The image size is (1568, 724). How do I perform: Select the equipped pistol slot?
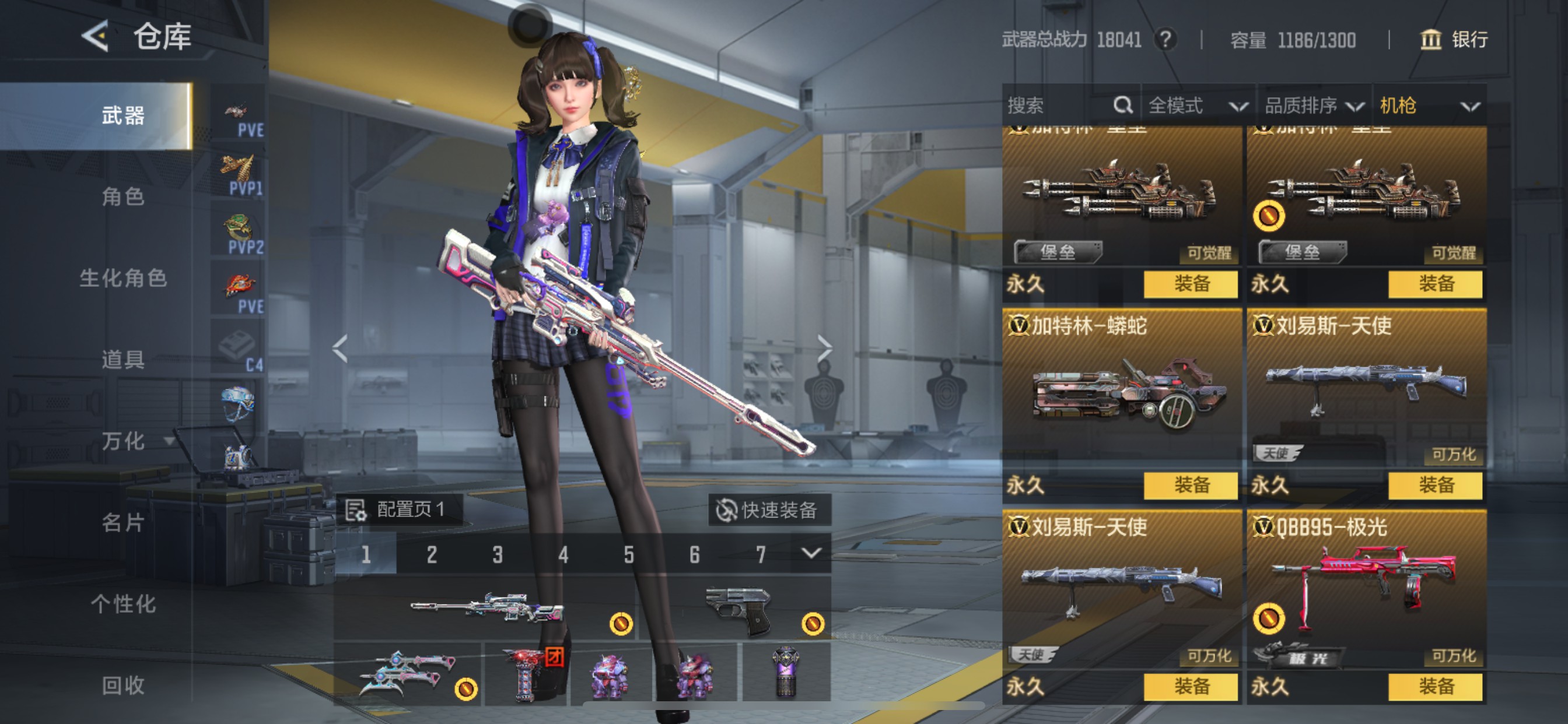click(736, 609)
